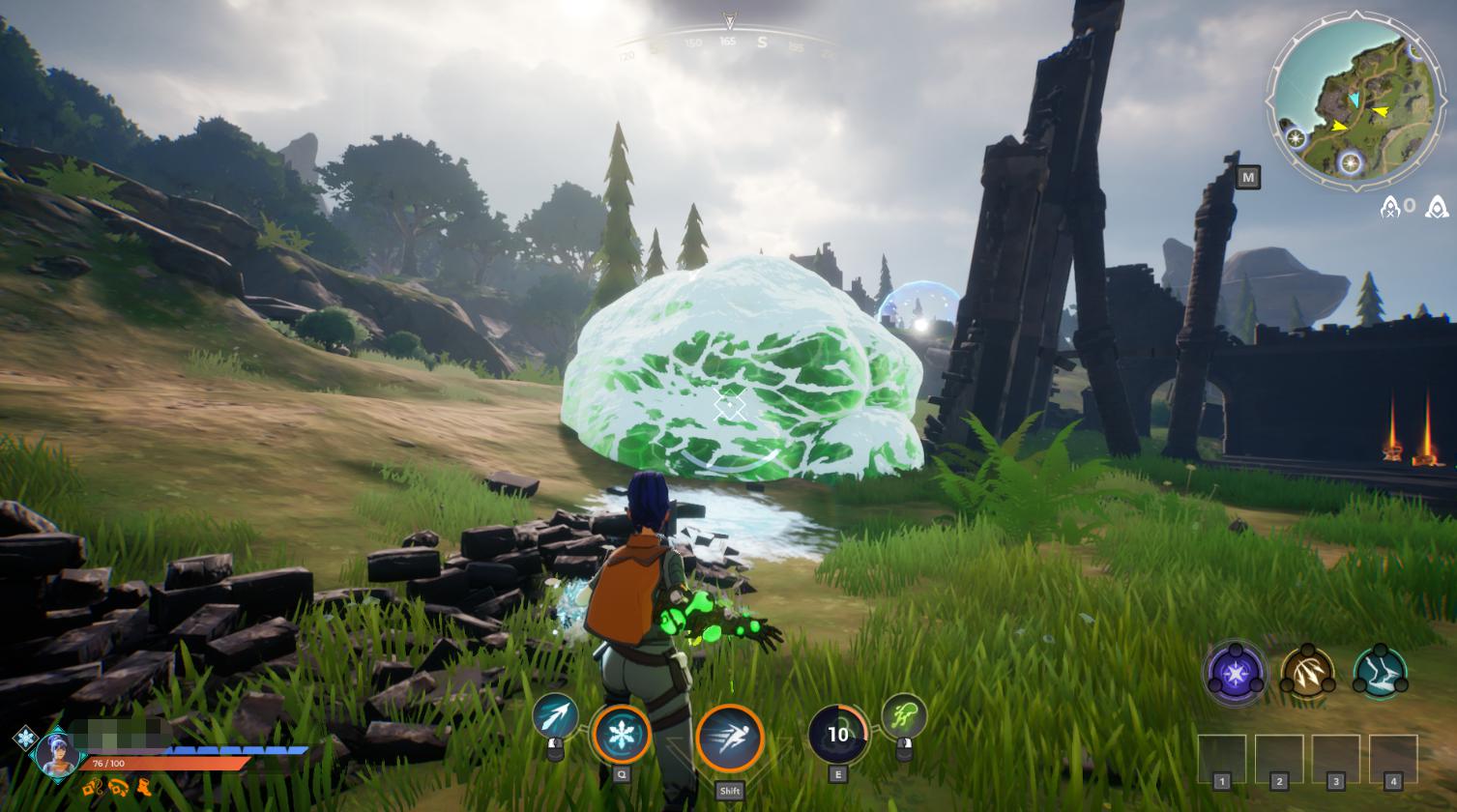
Task: Select the golden claw talent icon
Action: pyautogui.click(x=1307, y=674)
